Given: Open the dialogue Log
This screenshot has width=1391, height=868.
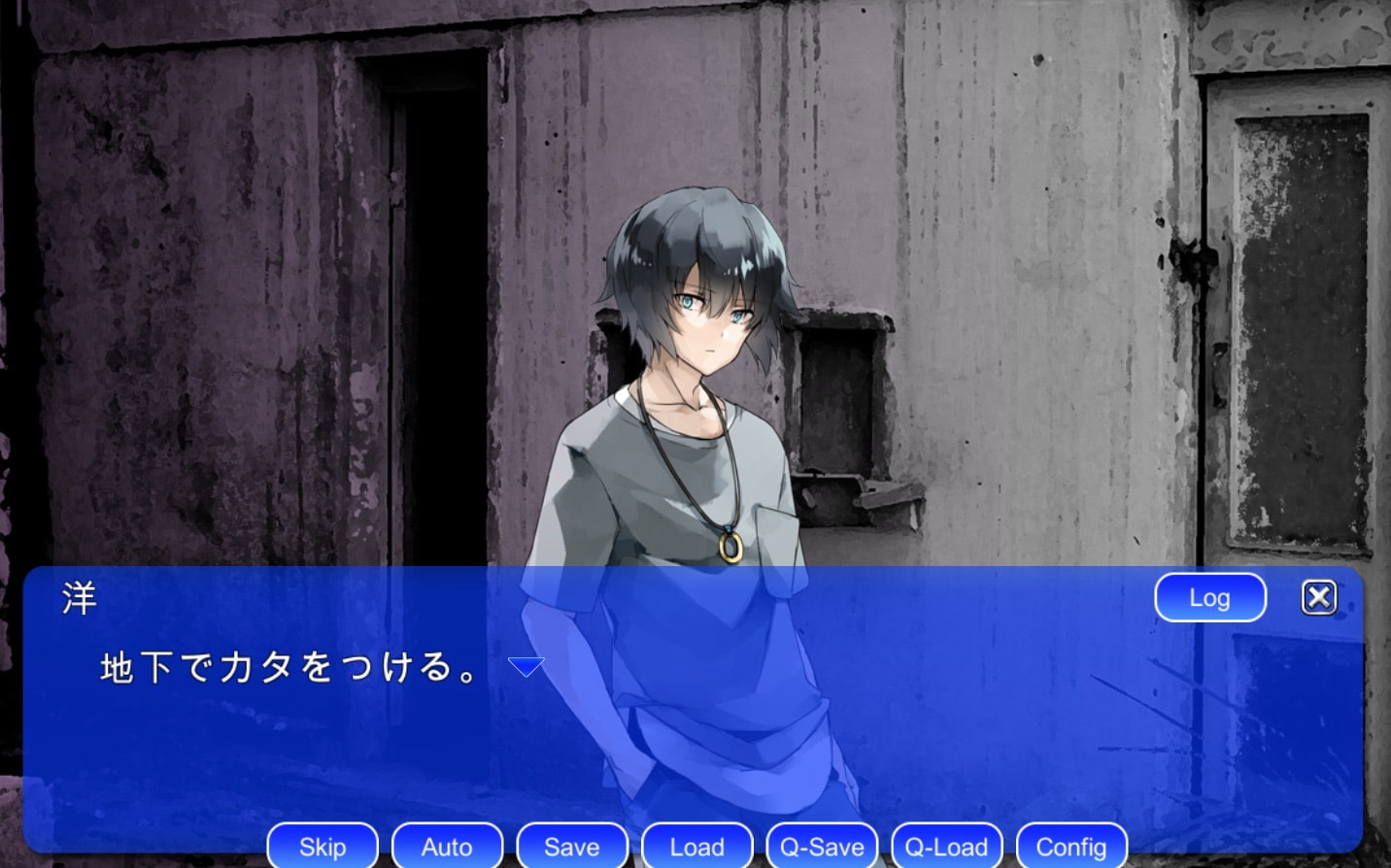Looking at the screenshot, I should [1209, 598].
